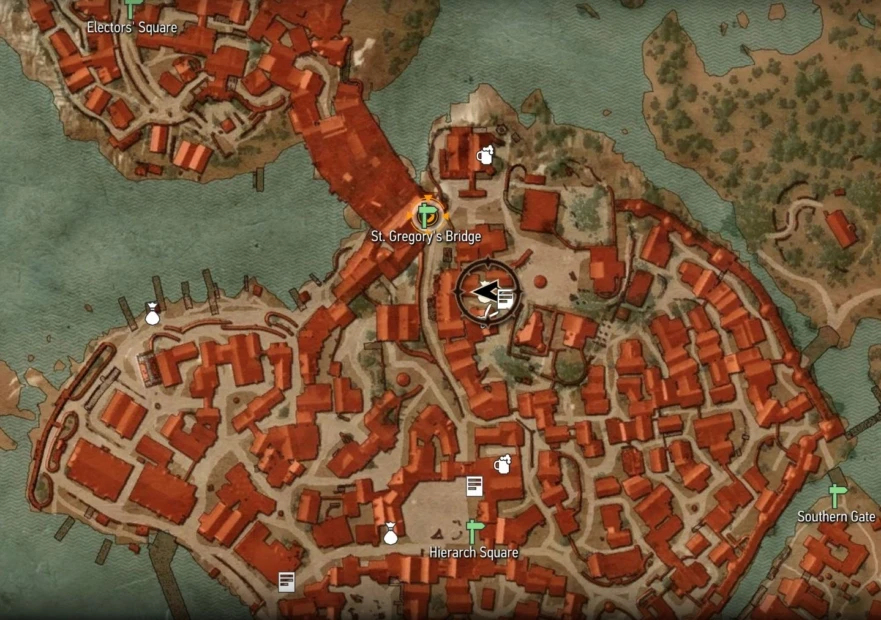Select the Electors' Square signpost label

coord(132,27)
